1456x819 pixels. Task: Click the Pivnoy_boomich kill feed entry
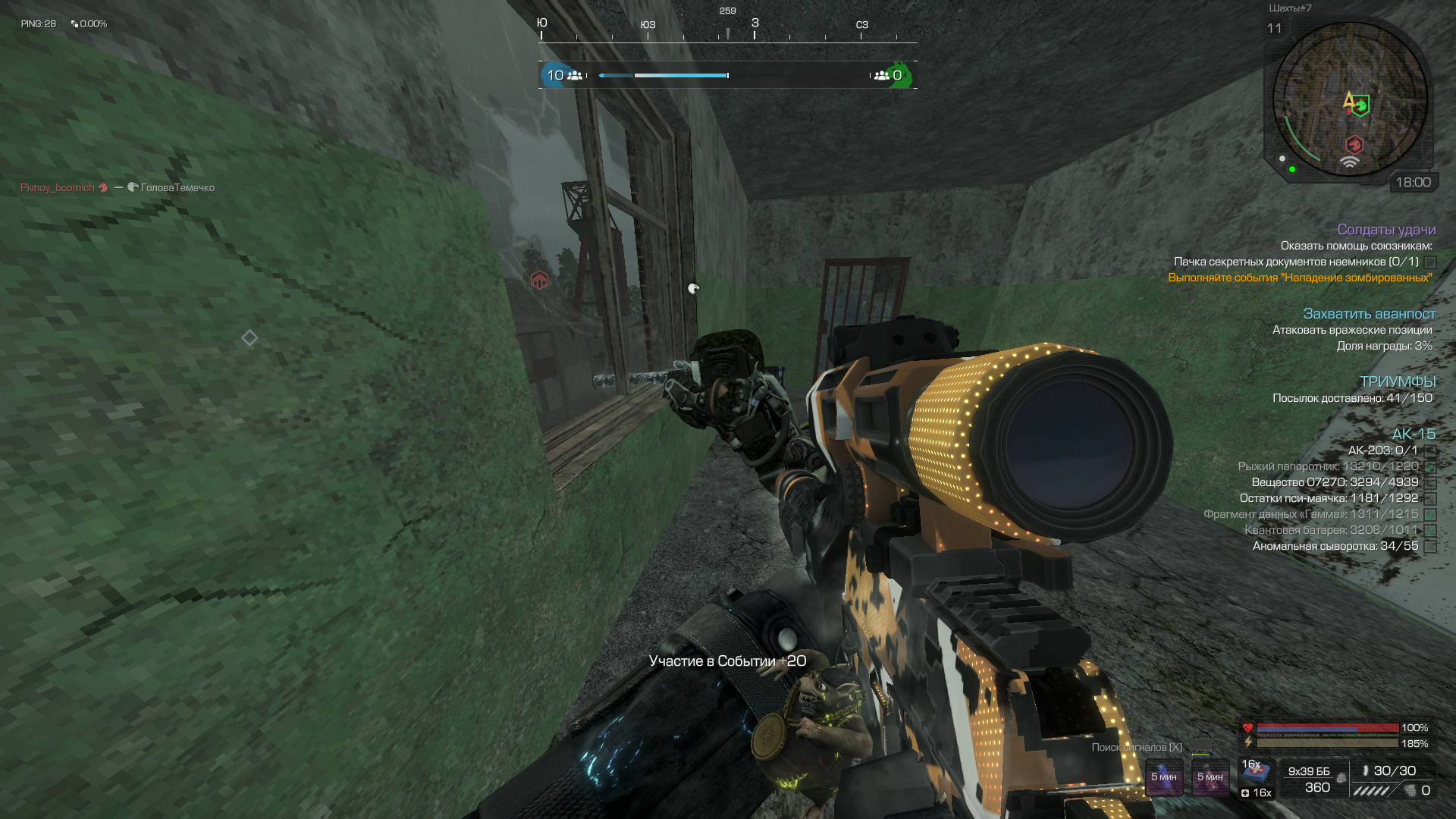(x=58, y=187)
